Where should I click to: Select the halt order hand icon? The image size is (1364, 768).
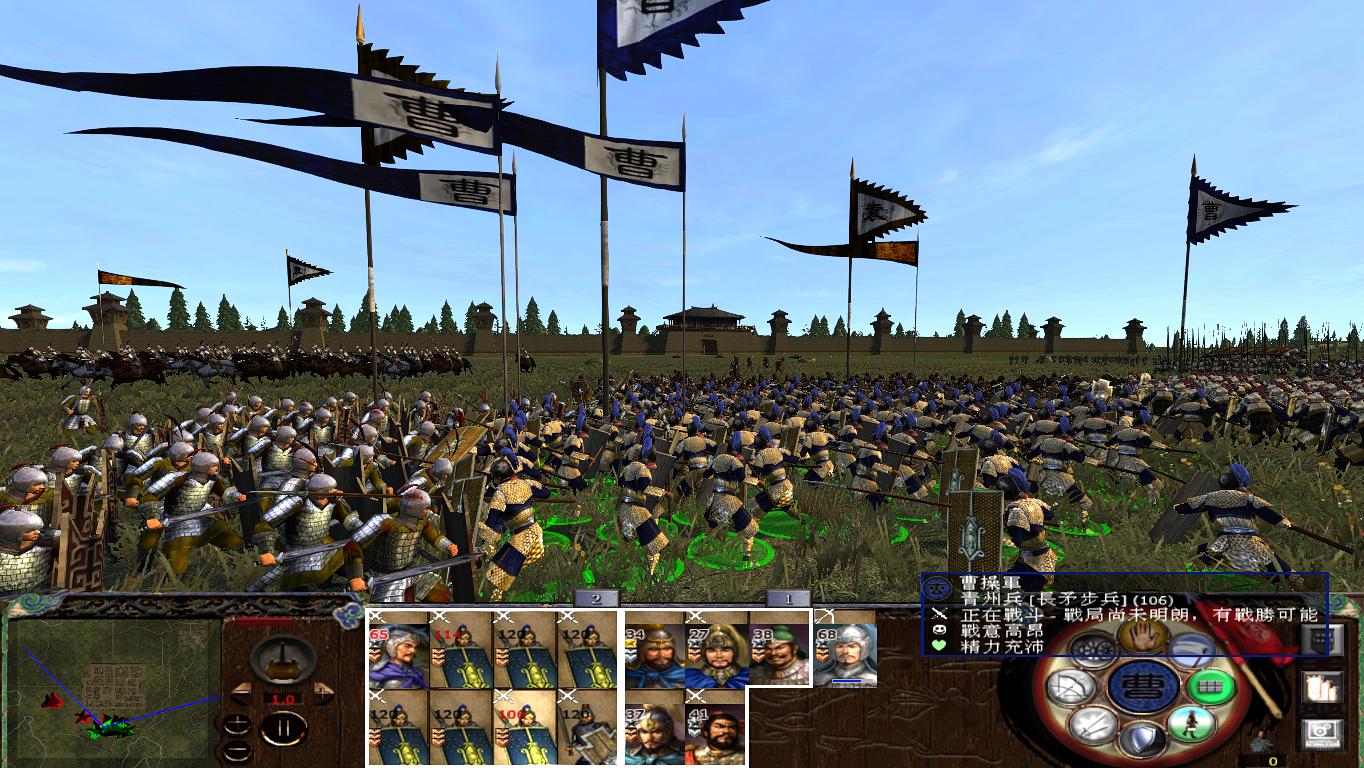click(1142, 635)
